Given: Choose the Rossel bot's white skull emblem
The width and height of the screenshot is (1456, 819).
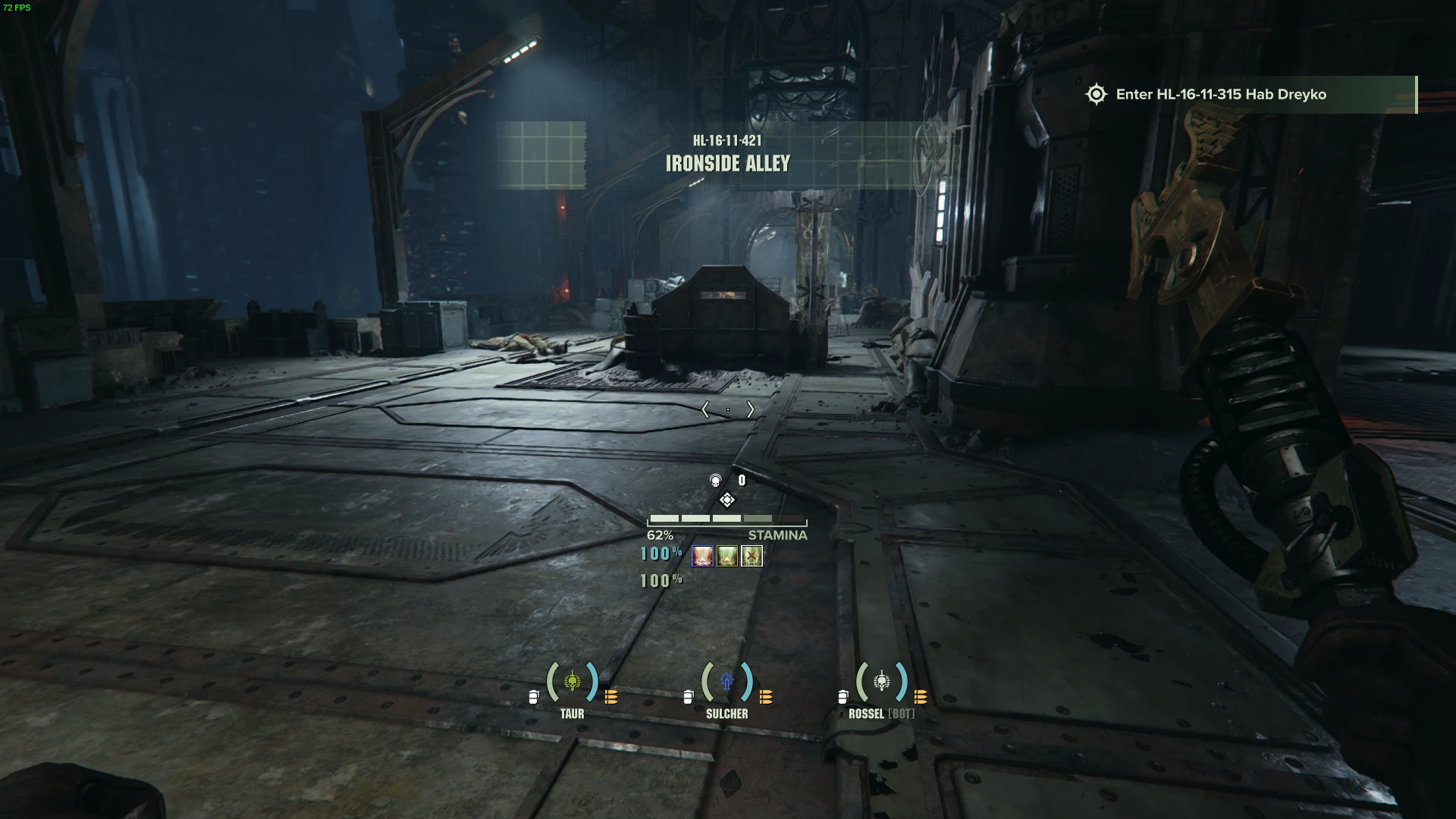Looking at the screenshot, I should click(881, 682).
